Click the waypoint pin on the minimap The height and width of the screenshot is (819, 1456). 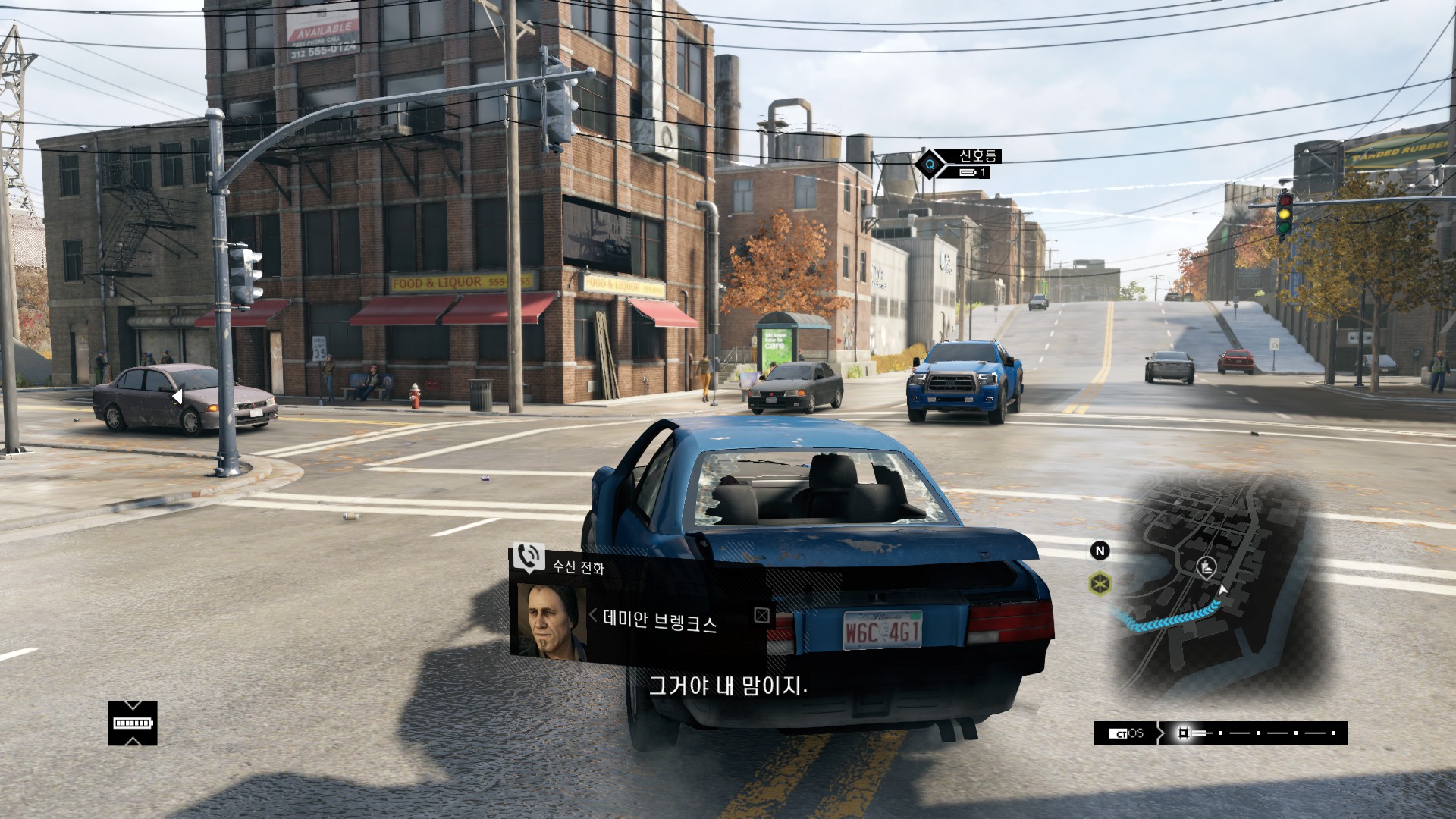[1206, 566]
